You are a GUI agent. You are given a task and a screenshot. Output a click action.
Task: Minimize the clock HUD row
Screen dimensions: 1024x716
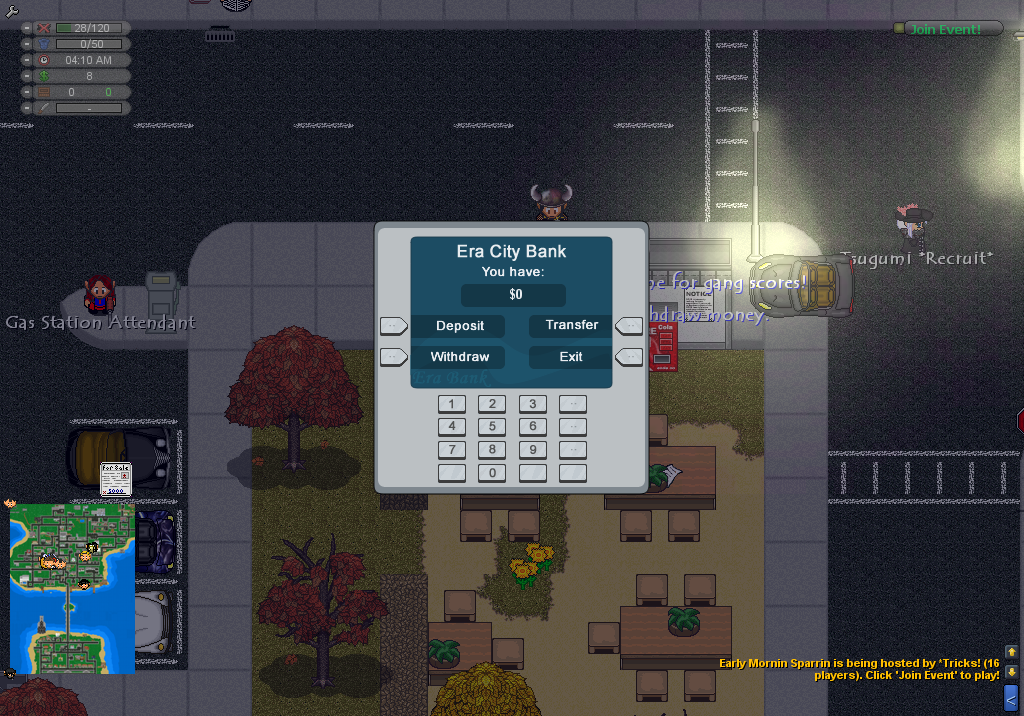click(x=28, y=60)
